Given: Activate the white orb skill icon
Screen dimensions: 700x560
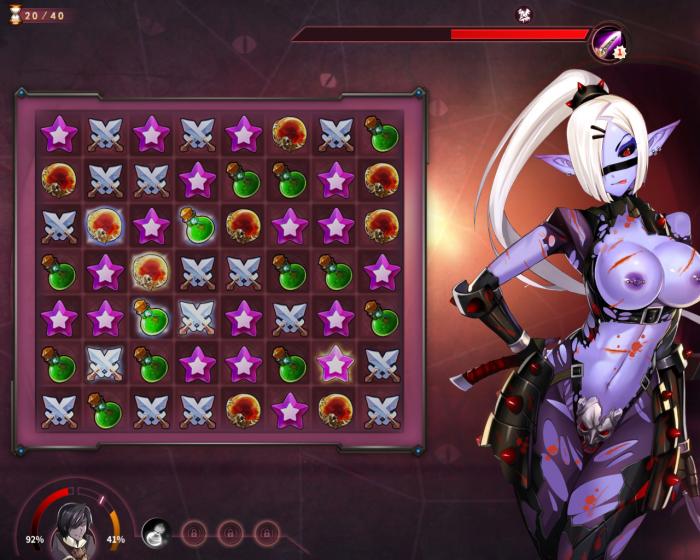Looking at the screenshot, I should [156, 532].
